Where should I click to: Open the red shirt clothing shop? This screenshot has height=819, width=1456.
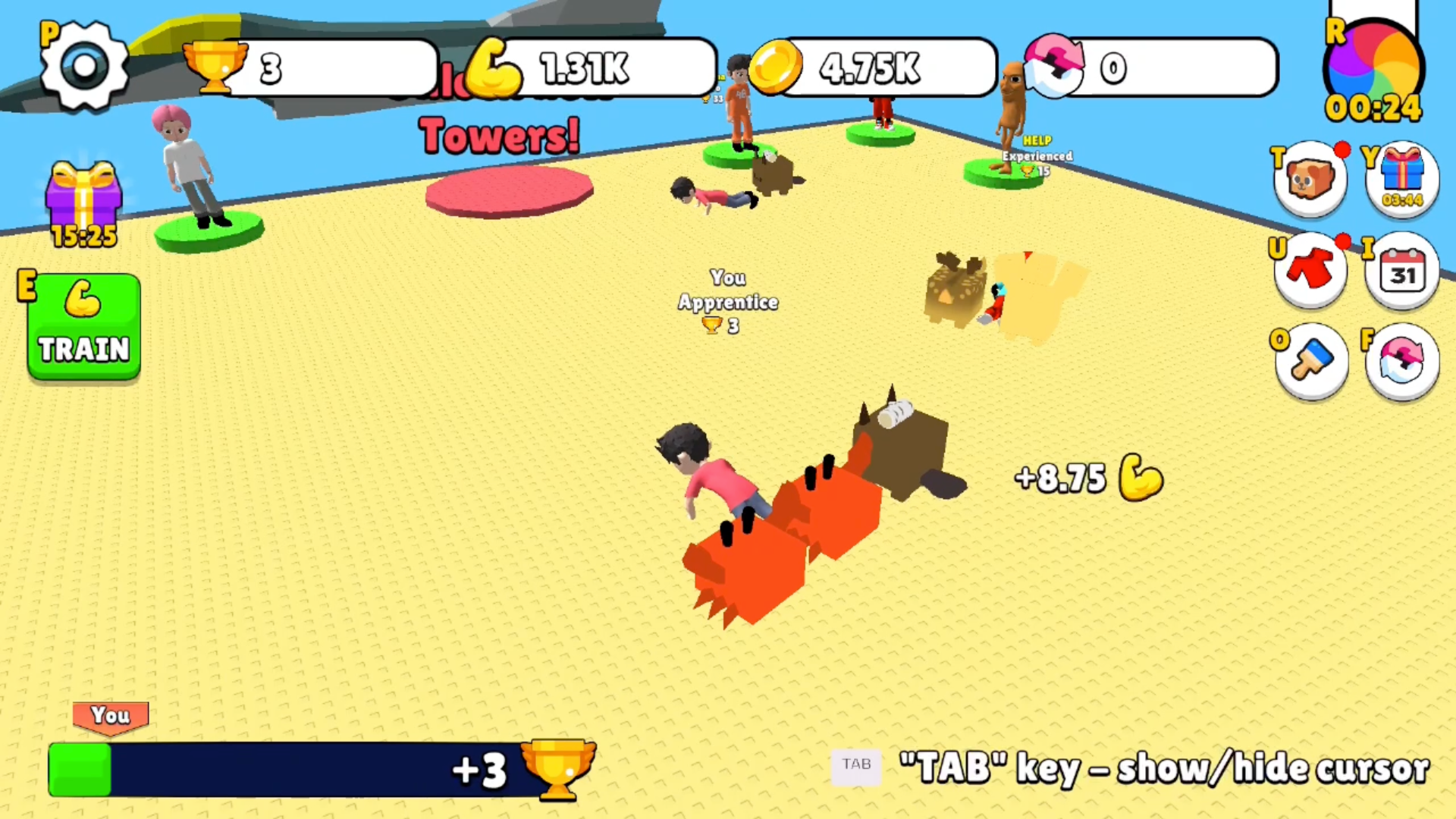(1311, 269)
